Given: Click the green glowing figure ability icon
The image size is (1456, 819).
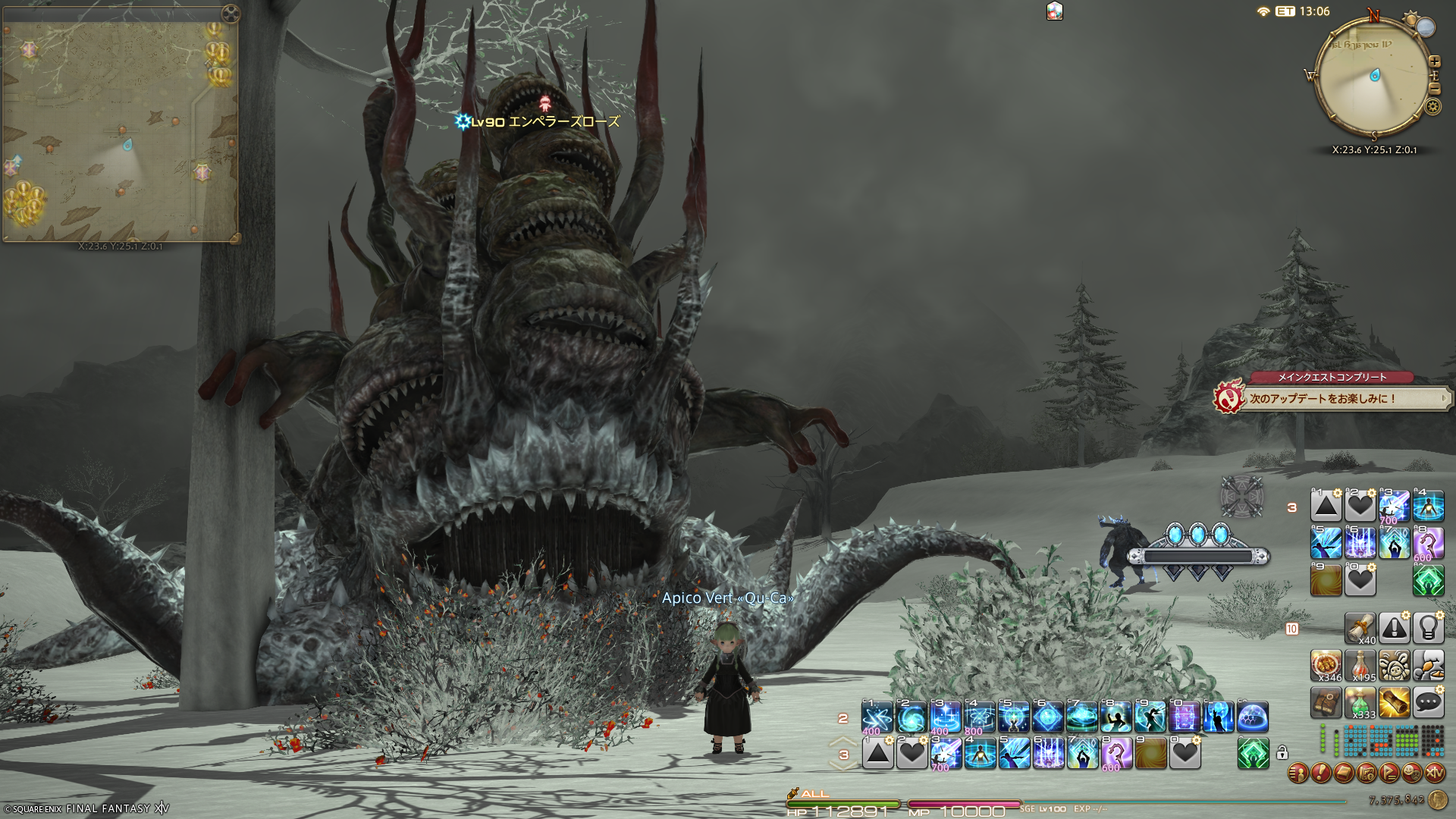Looking at the screenshot, I should point(1253,754).
